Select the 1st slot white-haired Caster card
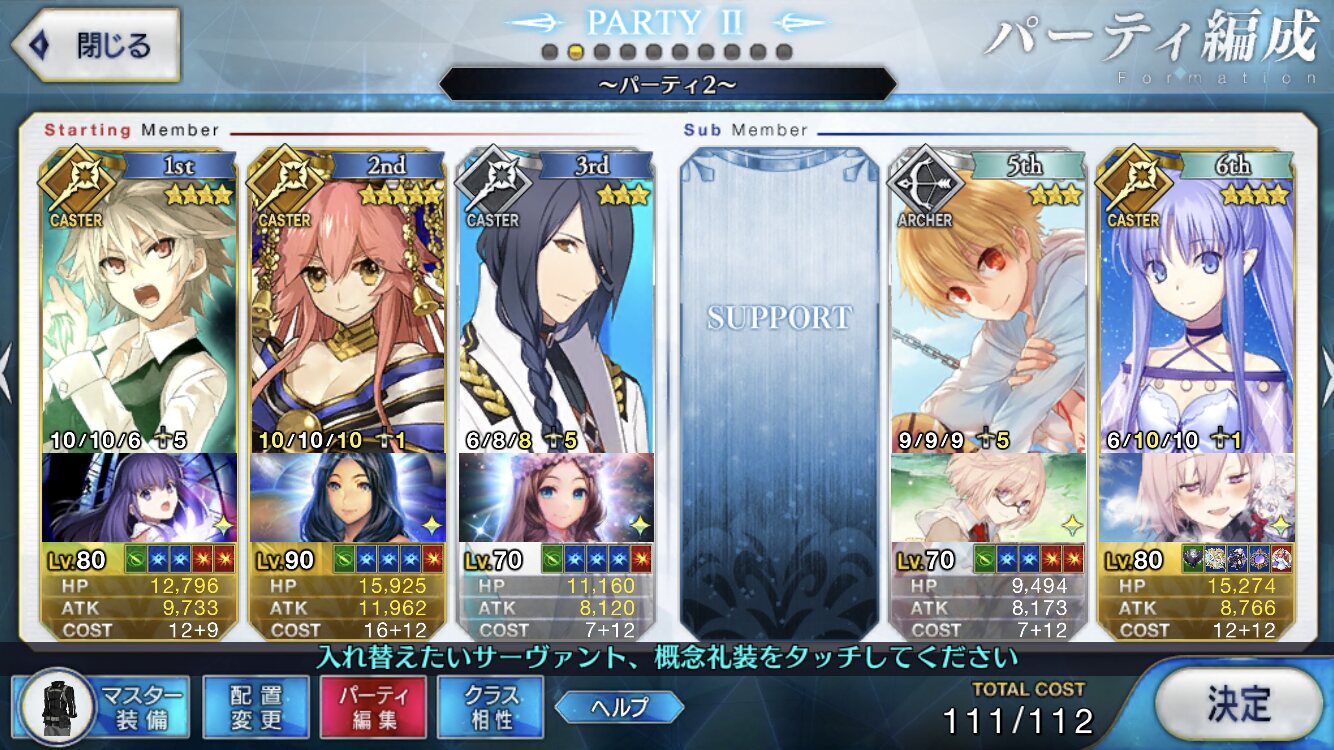The width and height of the screenshot is (1334, 750). (x=139, y=310)
